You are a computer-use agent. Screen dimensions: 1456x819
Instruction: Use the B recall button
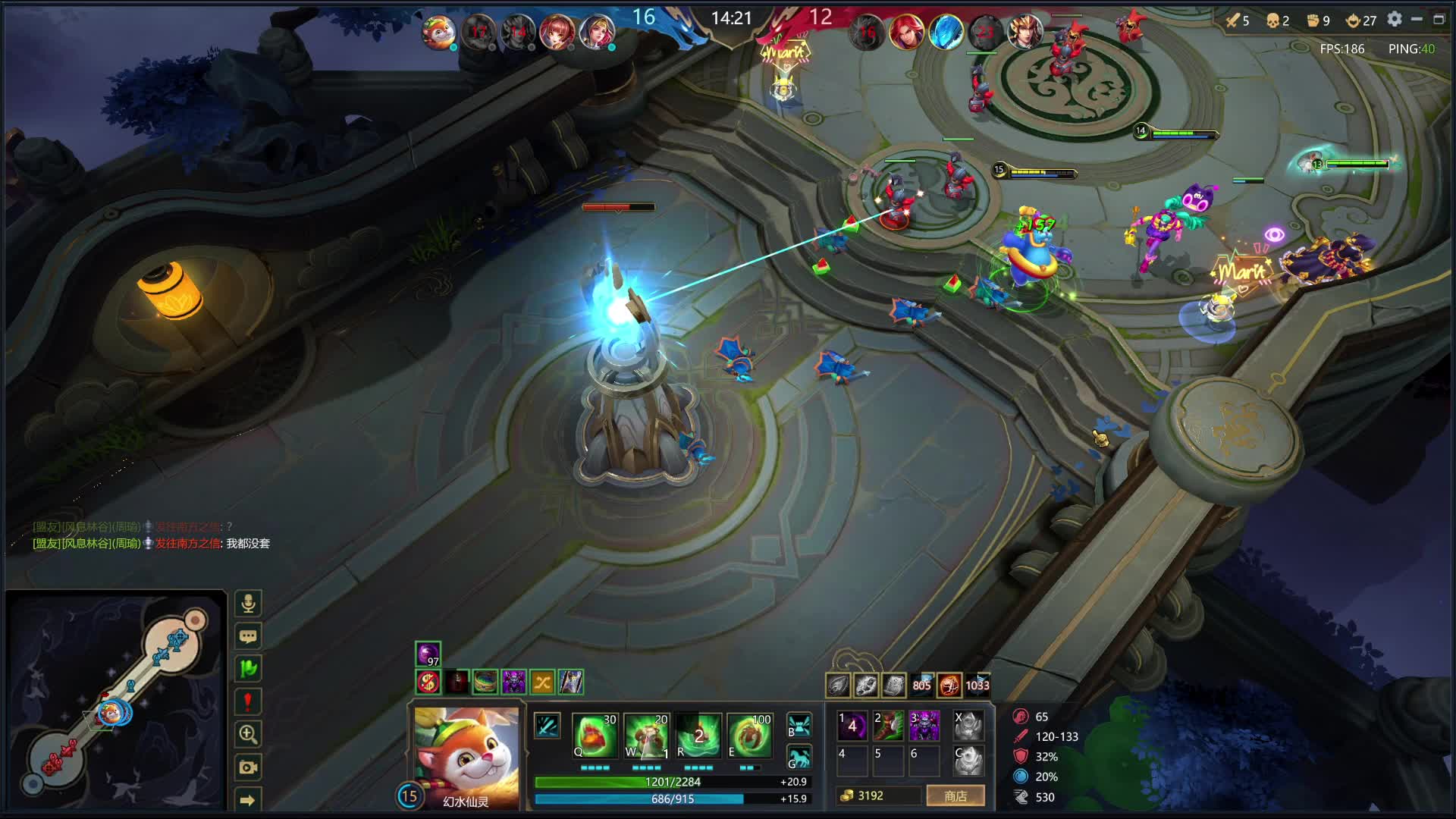pos(799,725)
